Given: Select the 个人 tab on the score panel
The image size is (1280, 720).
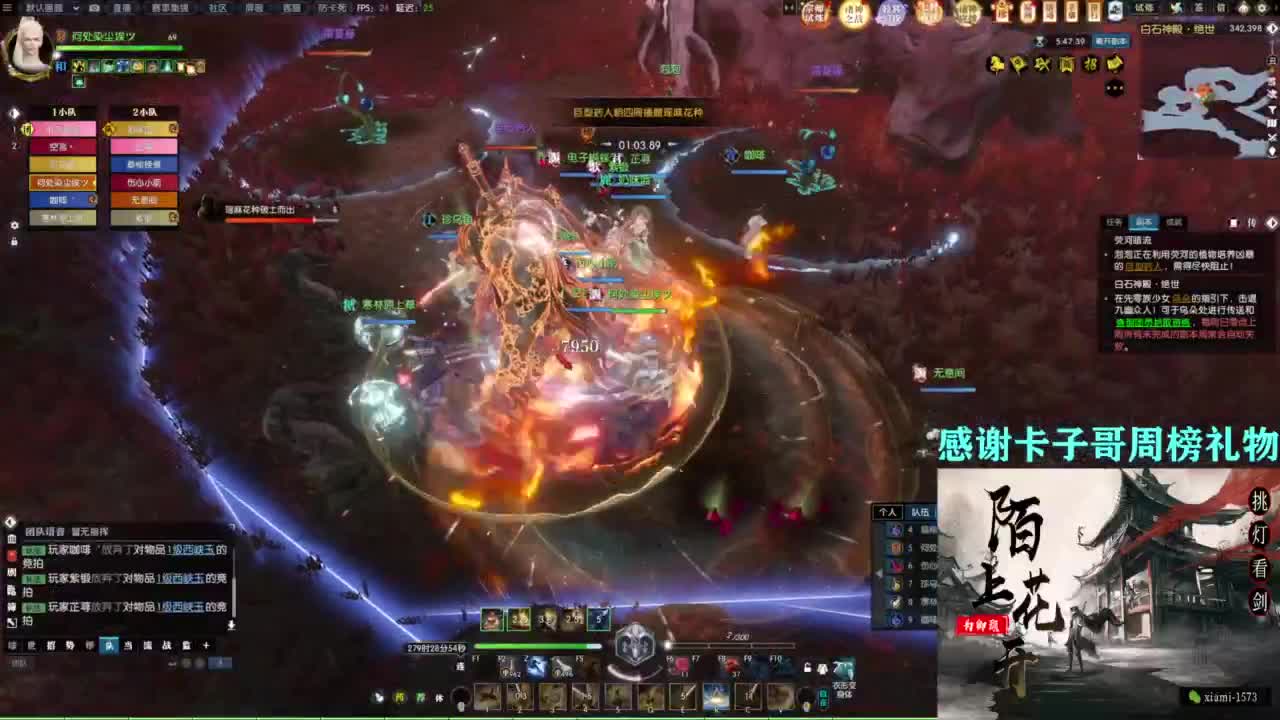Looking at the screenshot, I should click(887, 511).
